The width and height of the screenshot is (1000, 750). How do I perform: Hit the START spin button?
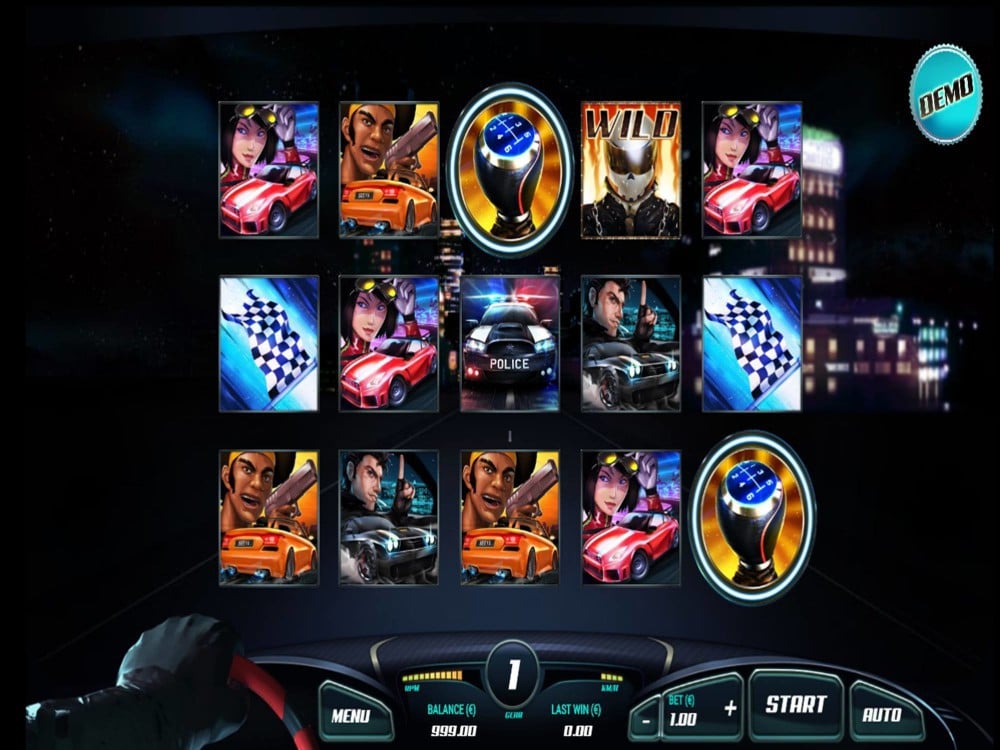(x=795, y=705)
